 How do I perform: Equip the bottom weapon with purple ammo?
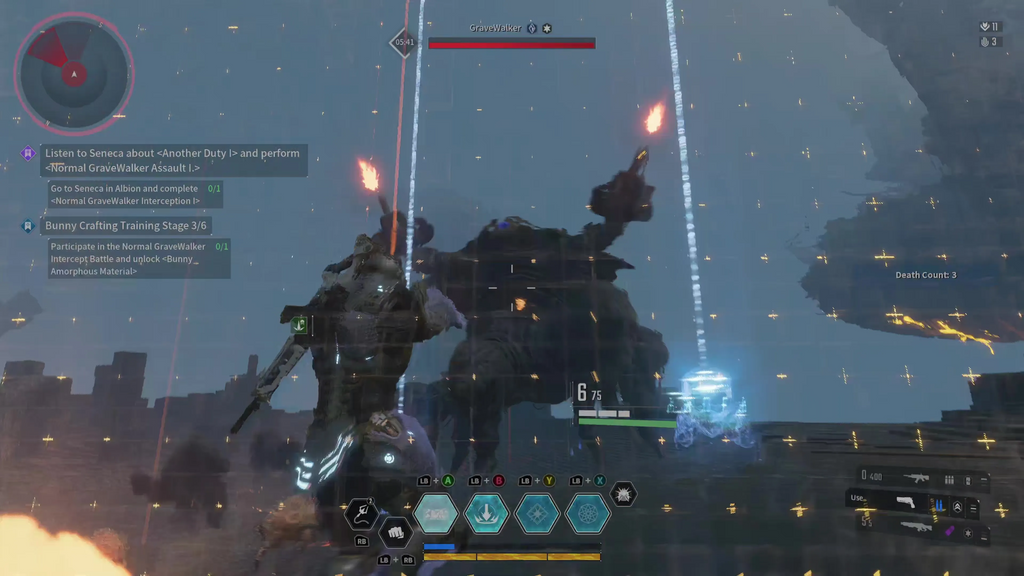pyautogui.click(x=916, y=528)
